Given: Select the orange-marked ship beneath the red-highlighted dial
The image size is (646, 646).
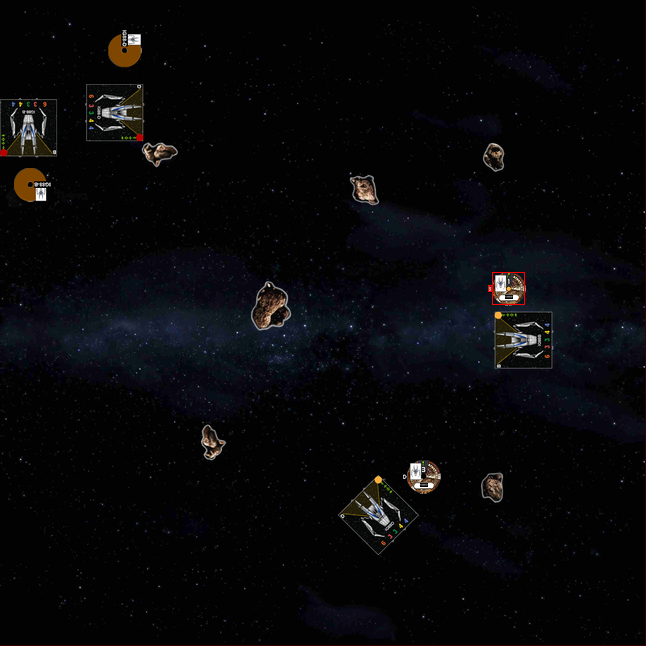Looking at the screenshot, I should tap(523, 340).
